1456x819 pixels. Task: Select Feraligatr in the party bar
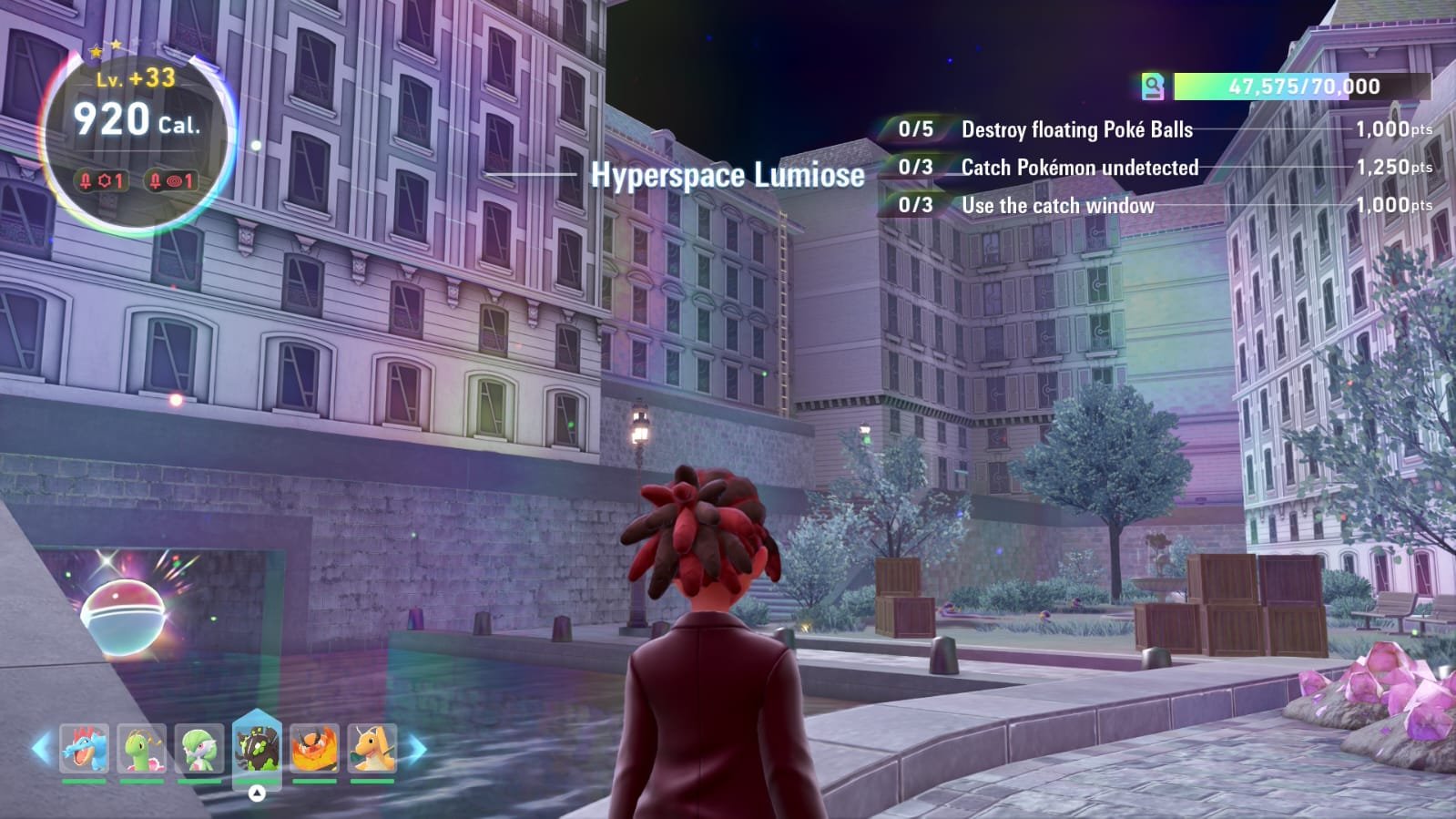[x=85, y=749]
